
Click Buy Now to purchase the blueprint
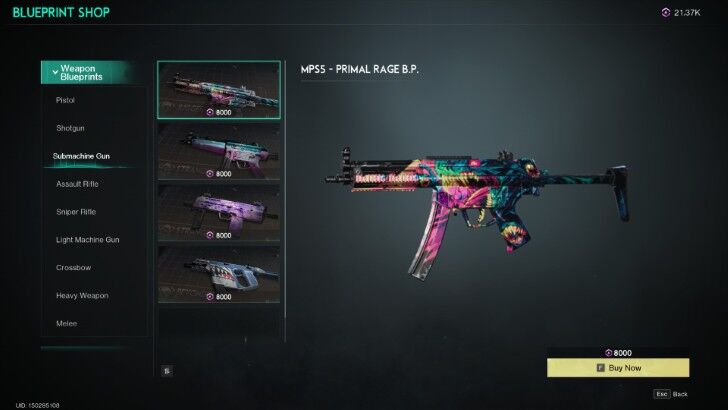(x=618, y=368)
